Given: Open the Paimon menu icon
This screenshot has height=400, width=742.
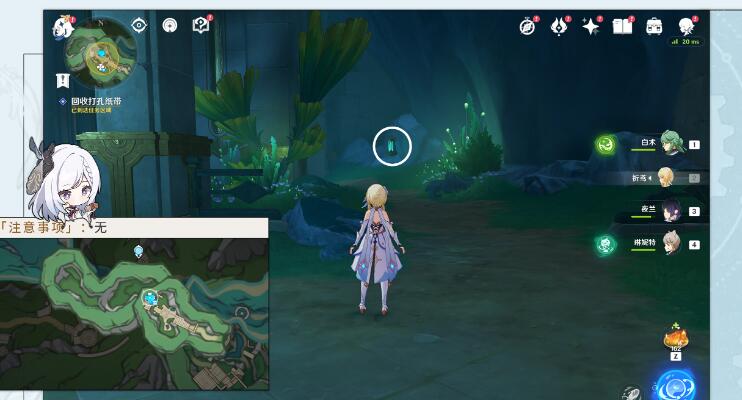Looking at the screenshot, I should click(x=64, y=27).
